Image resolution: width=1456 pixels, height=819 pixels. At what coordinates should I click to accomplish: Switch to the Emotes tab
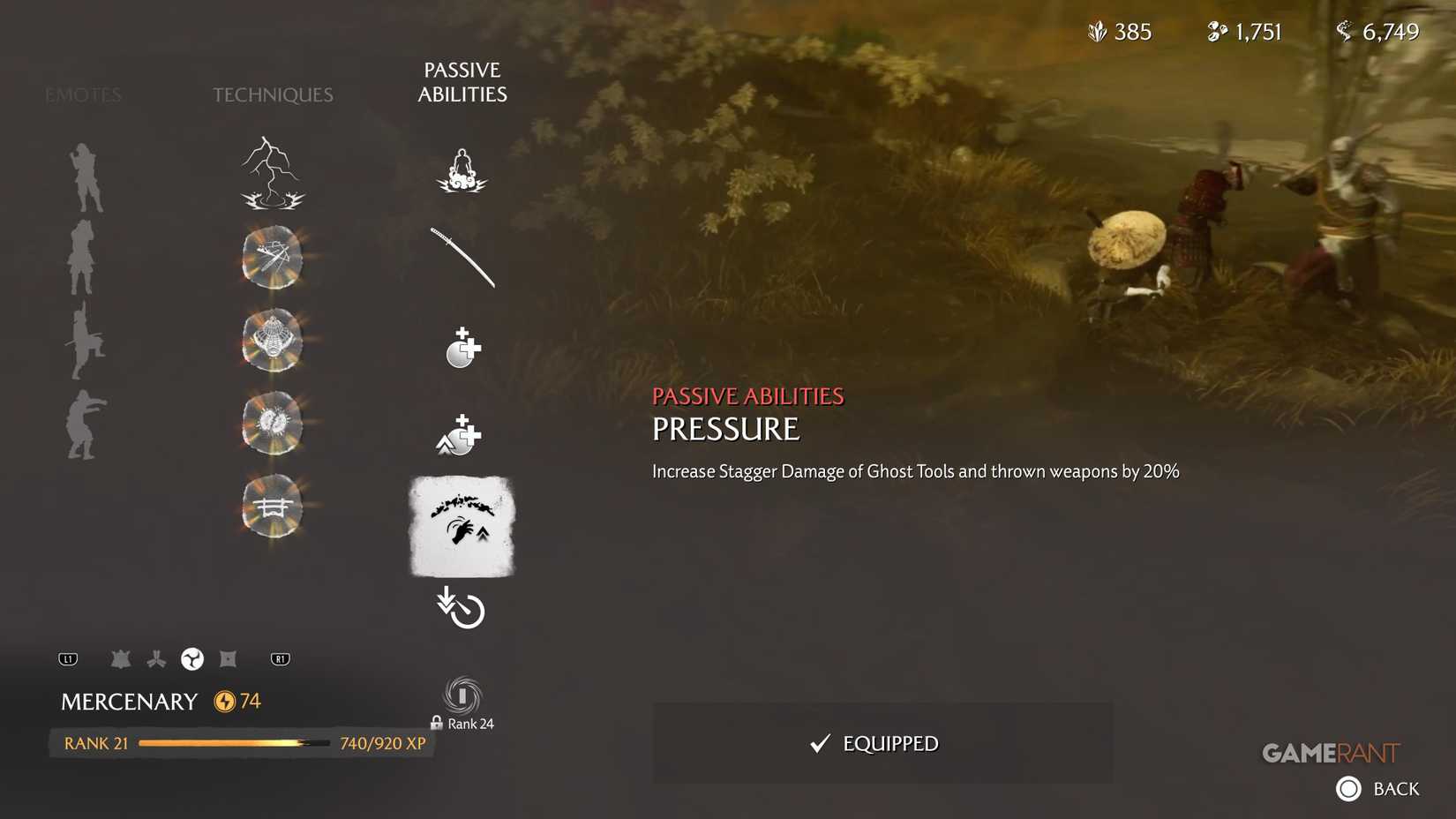[x=82, y=94]
